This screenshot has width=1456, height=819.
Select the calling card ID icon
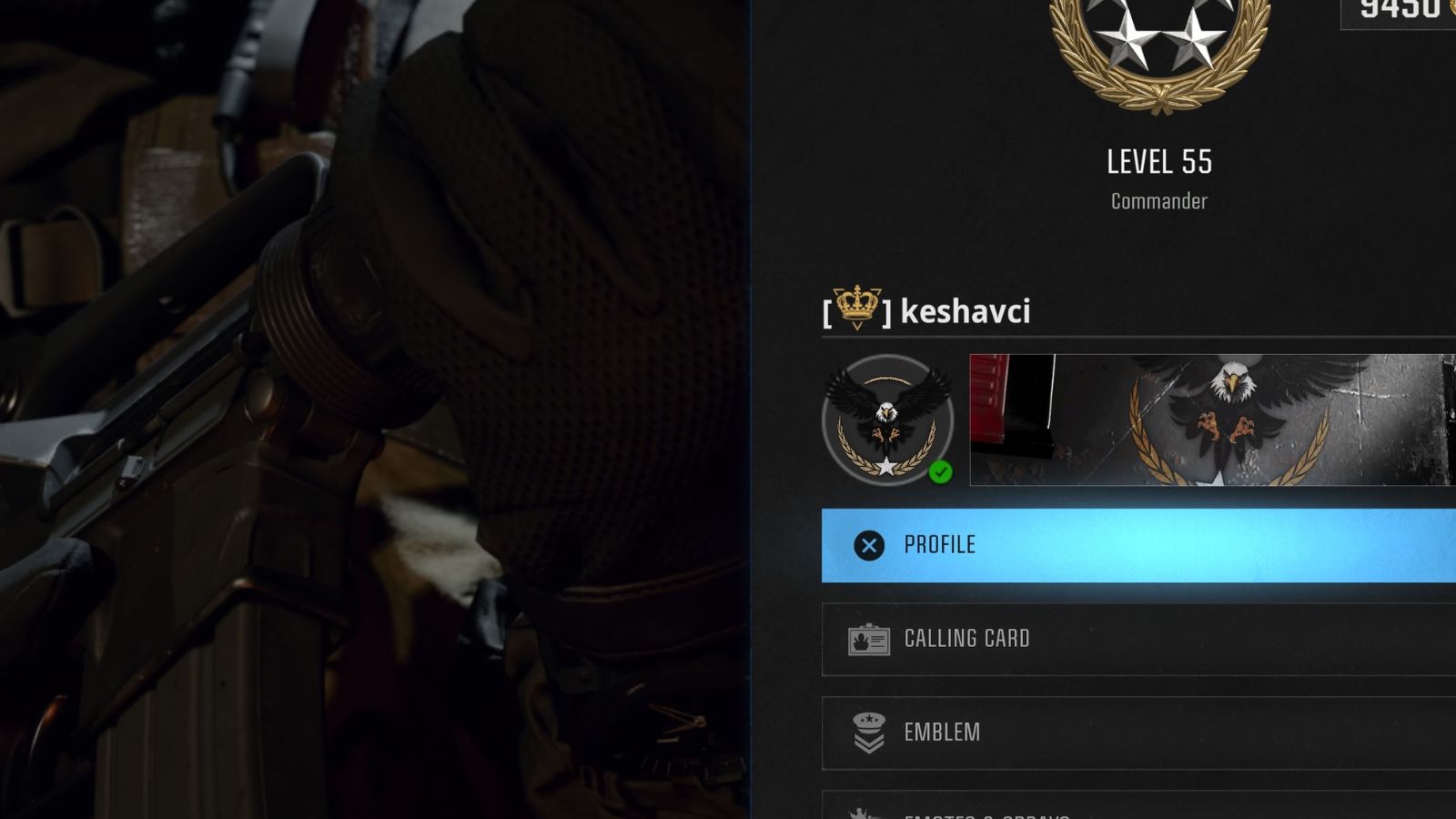[x=870, y=640]
